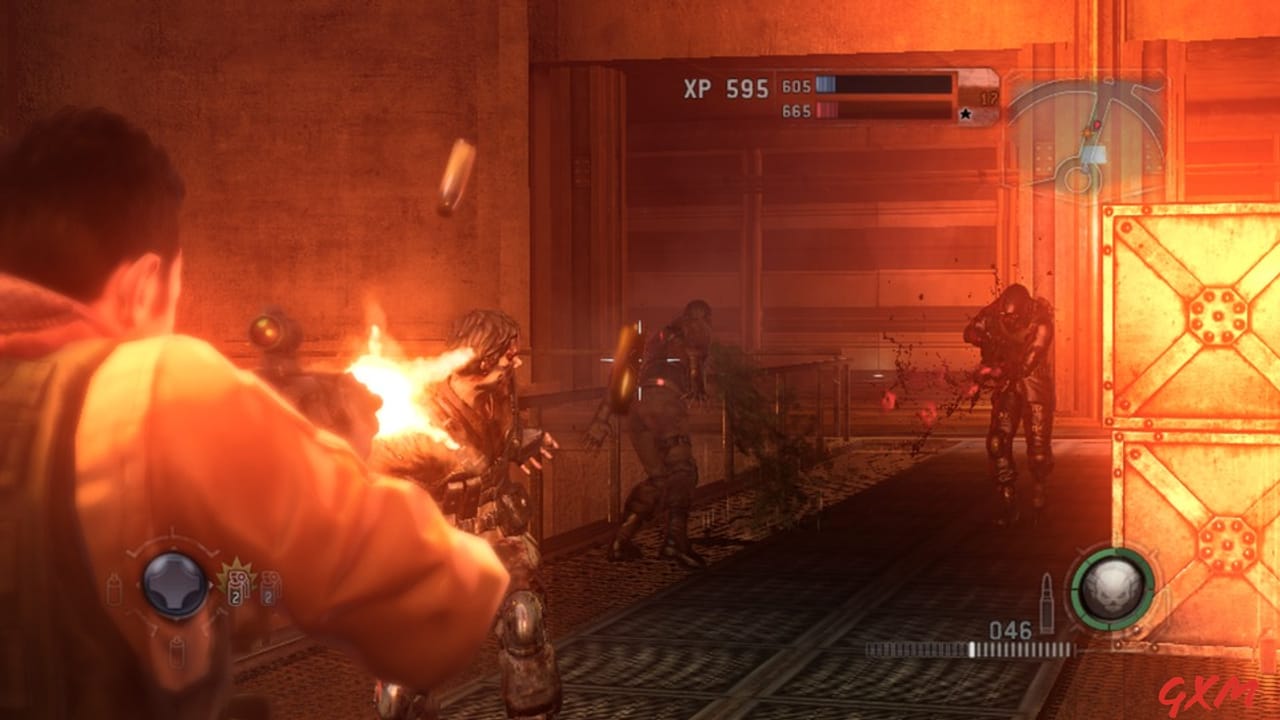Select the first aid spray icon on the left
Viewport: 1280px width, 720px height.
pyautogui.click(x=113, y=589)
